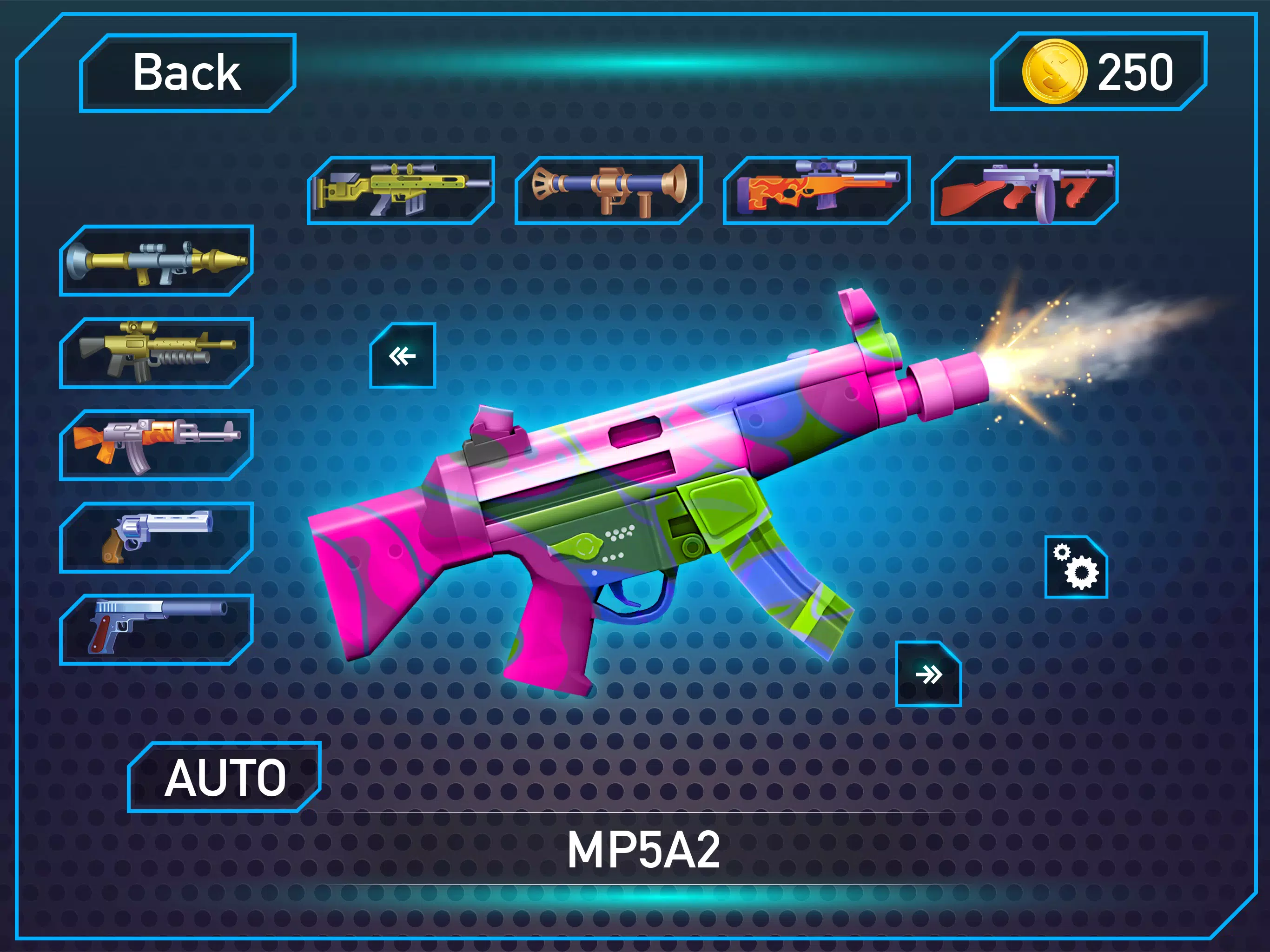This screenshot has height=952, width=1270.
Task: Open the gear settings icon
Action: [x=1076, y=567]
